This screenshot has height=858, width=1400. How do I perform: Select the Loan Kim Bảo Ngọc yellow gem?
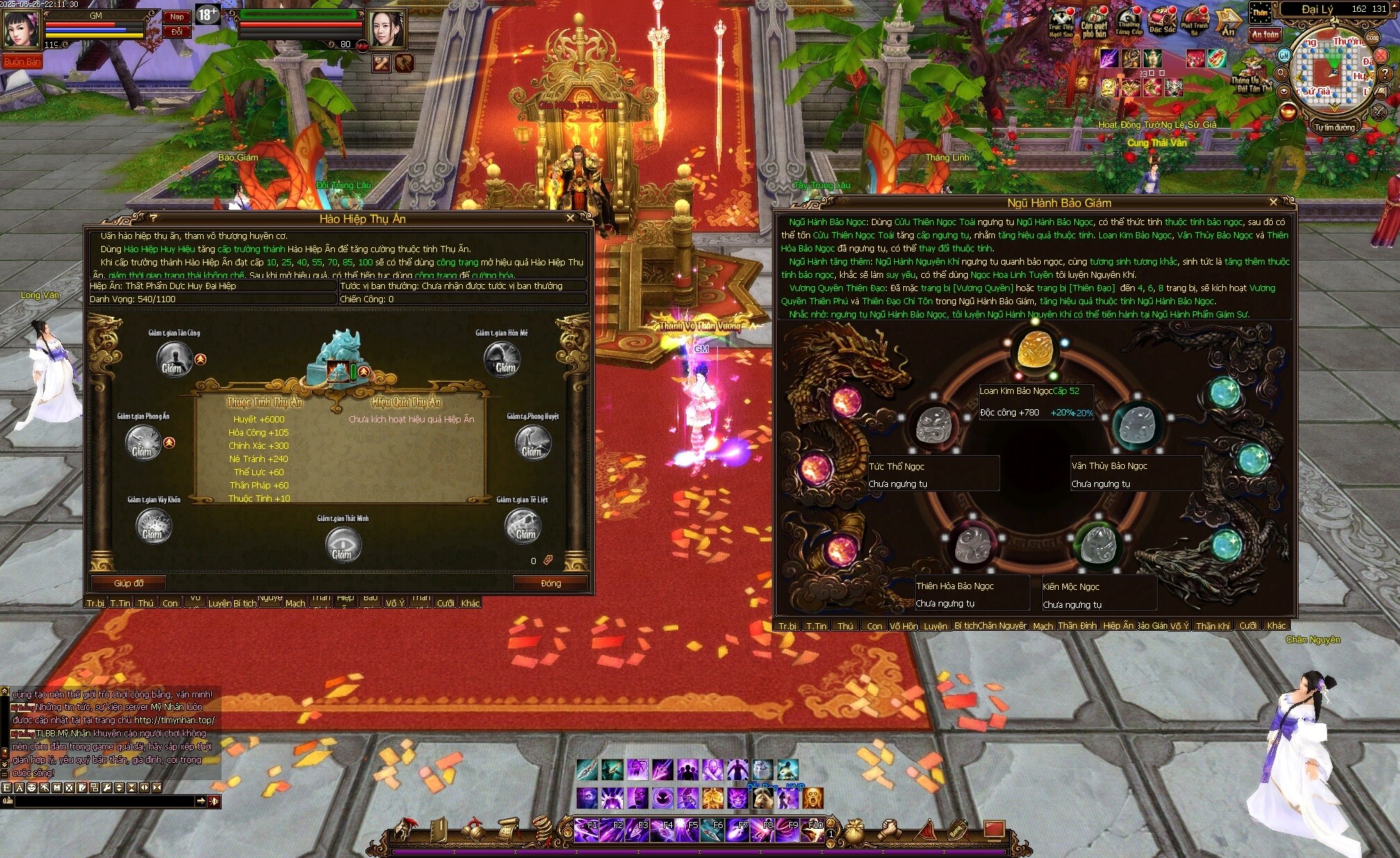click(x=1035, y=351)
